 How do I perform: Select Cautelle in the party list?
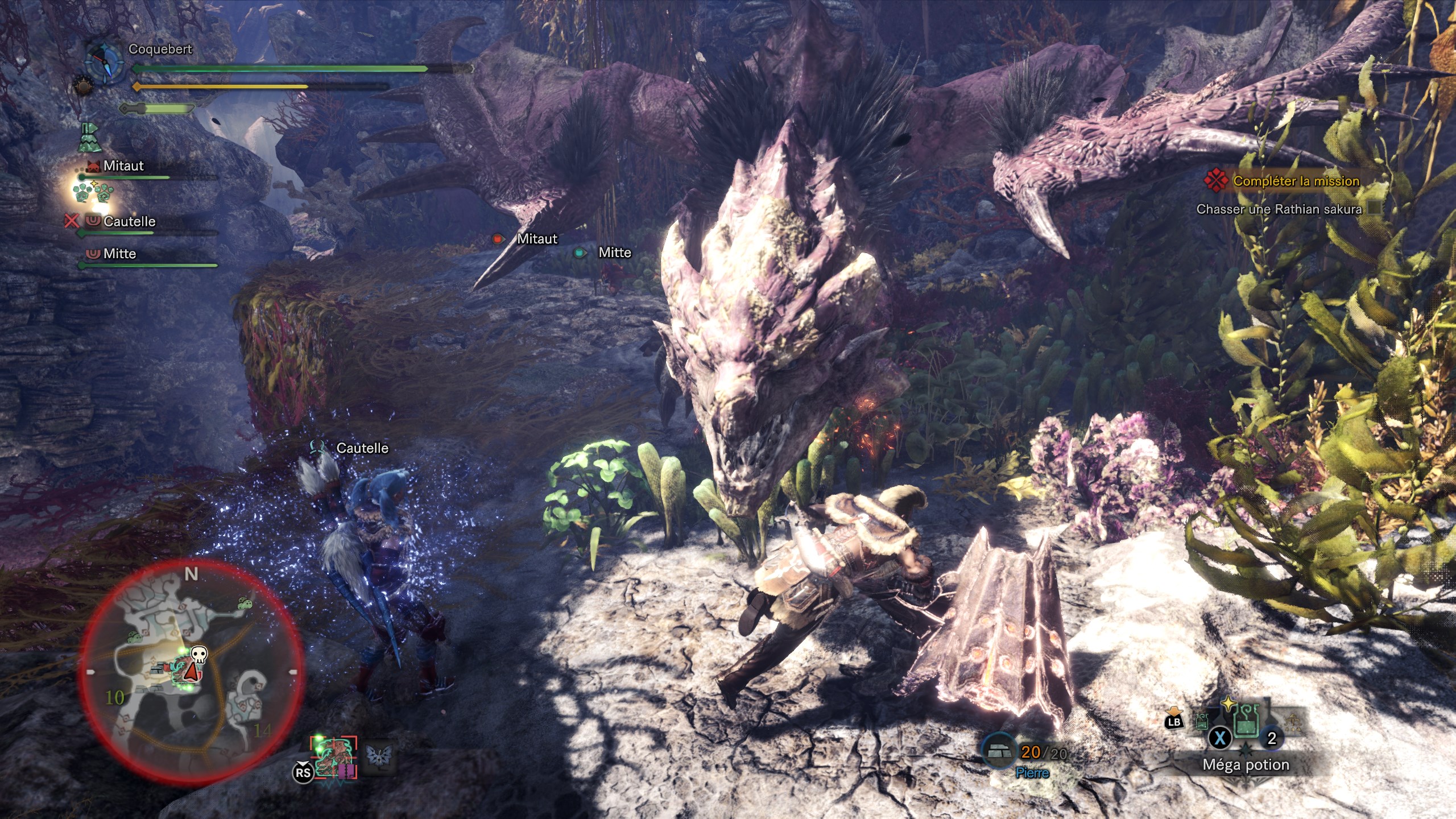click(x=129, y=222)
